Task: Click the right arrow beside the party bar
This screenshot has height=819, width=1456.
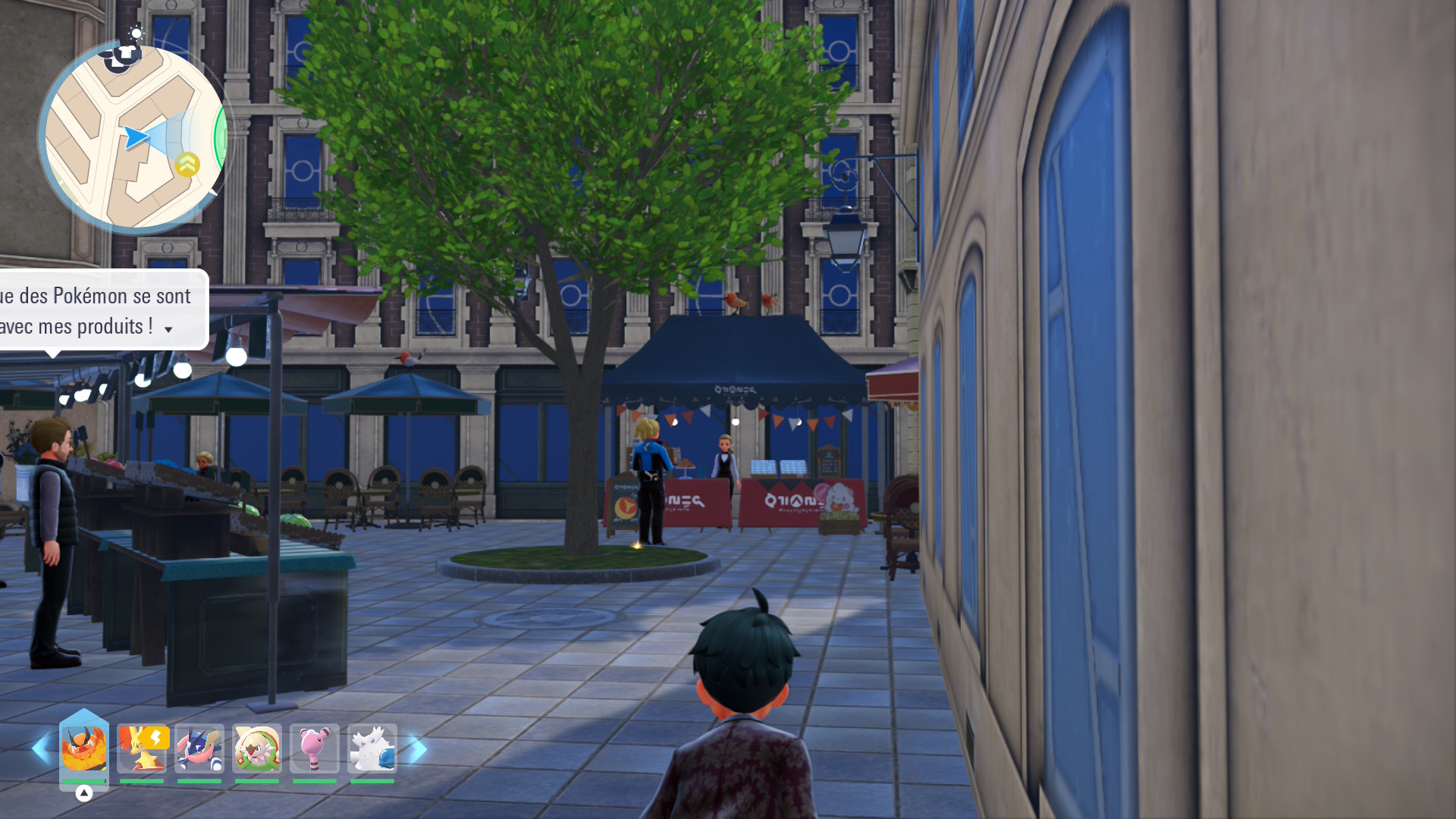Action: [418, 749]
